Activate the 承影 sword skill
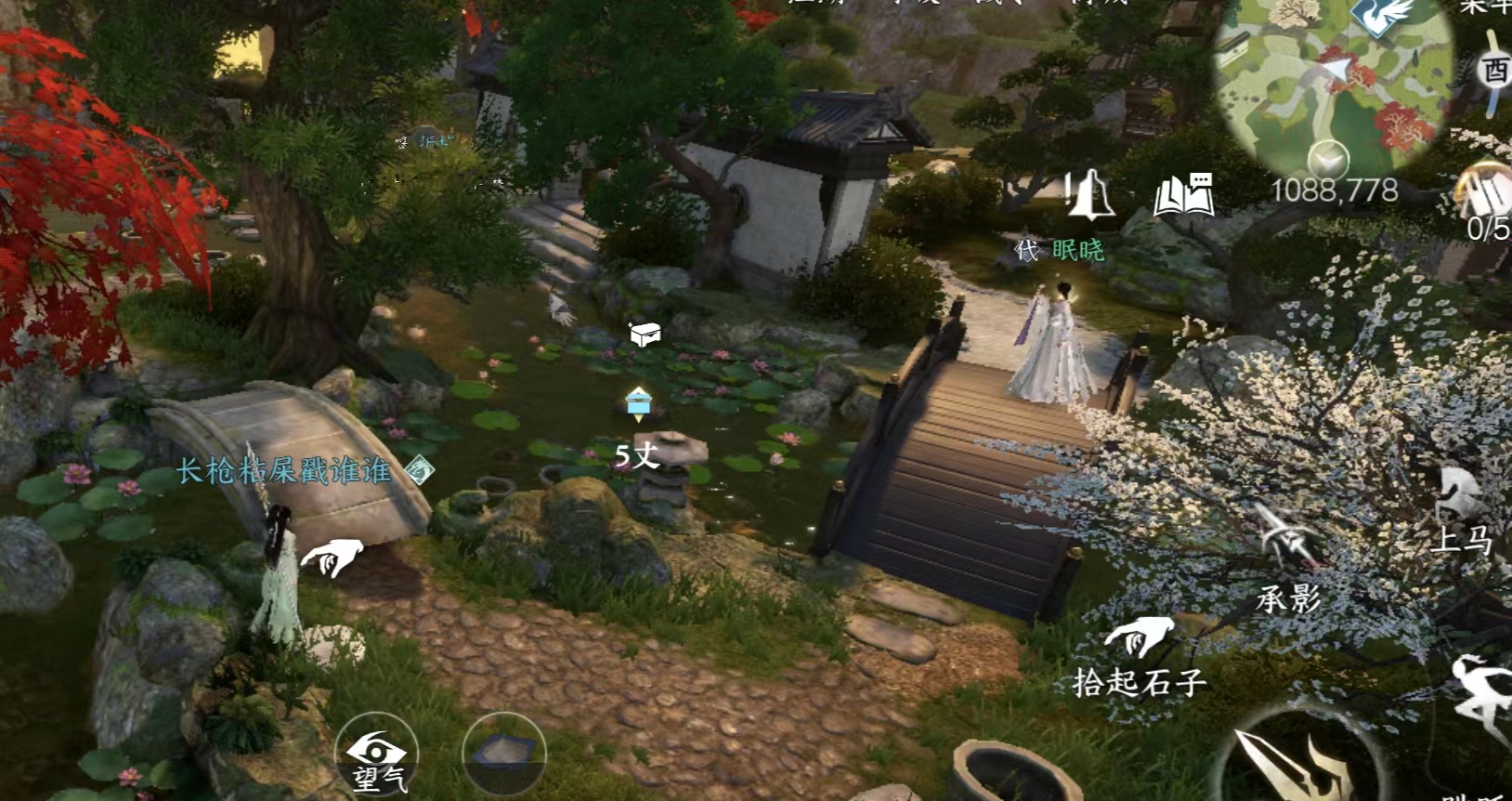 pos(1288,558)
